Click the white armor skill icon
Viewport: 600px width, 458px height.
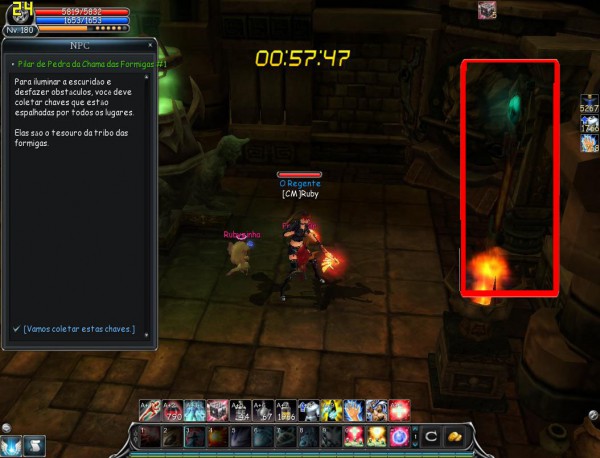click(x=310, y=409)
